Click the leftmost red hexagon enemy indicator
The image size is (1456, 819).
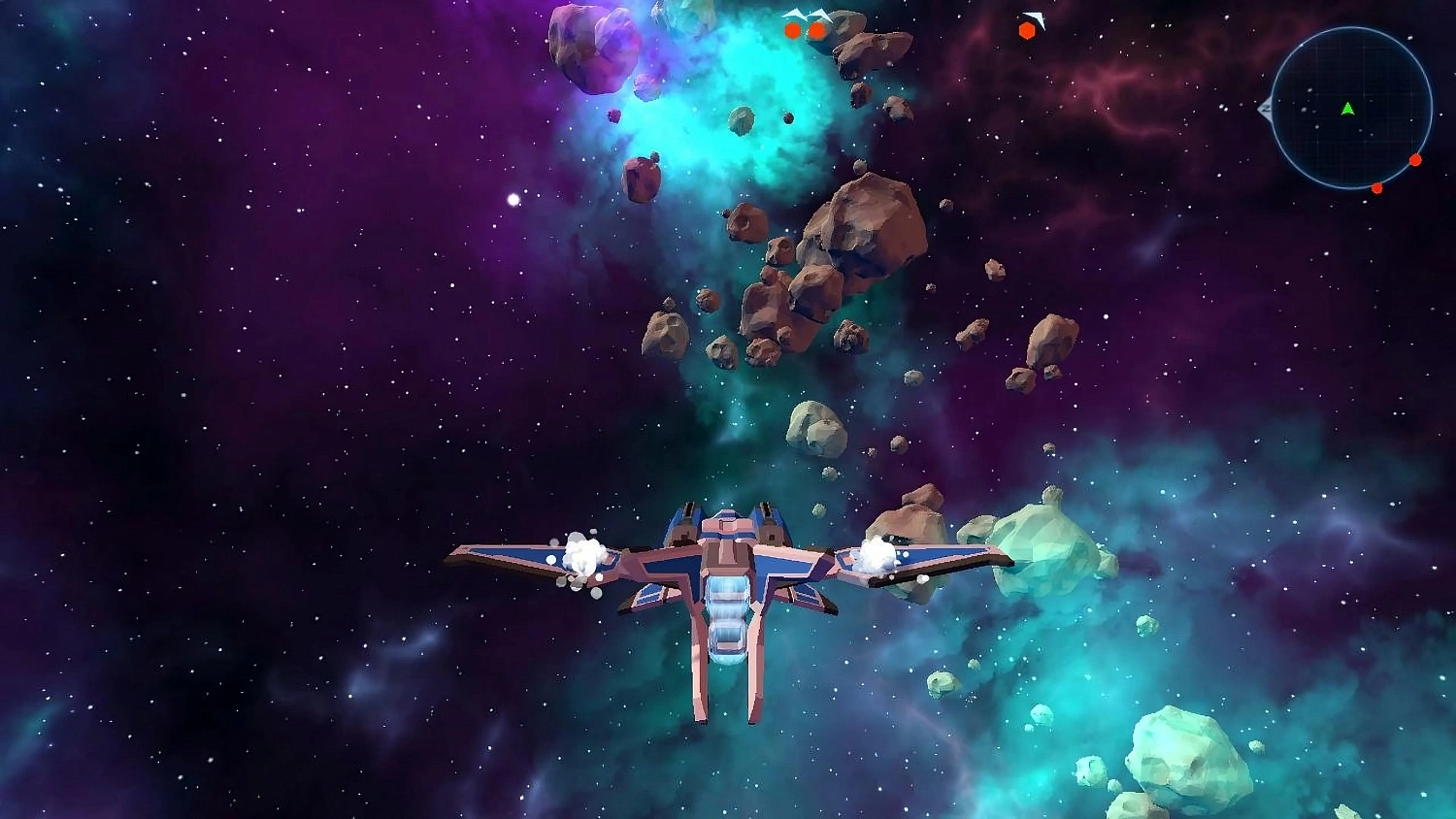pos(792,31)
